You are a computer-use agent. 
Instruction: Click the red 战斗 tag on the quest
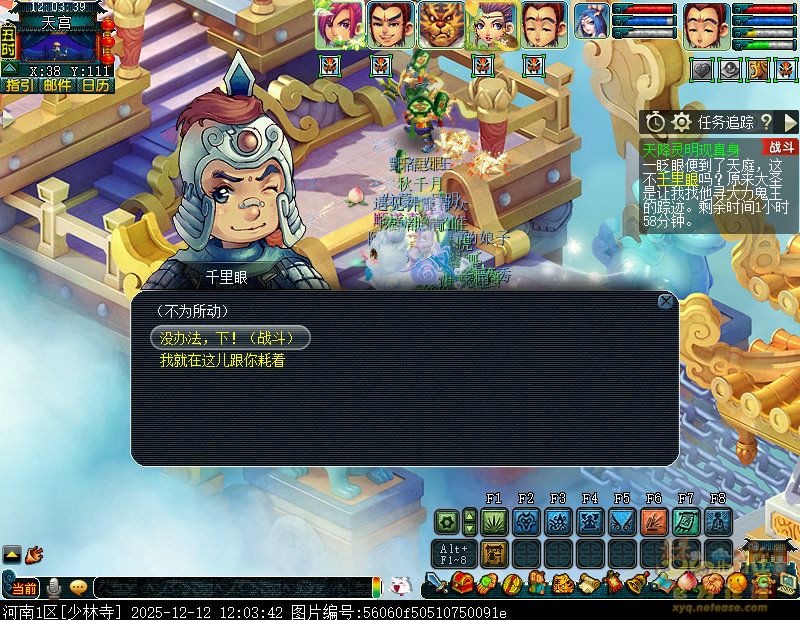(x=781, y=147)
